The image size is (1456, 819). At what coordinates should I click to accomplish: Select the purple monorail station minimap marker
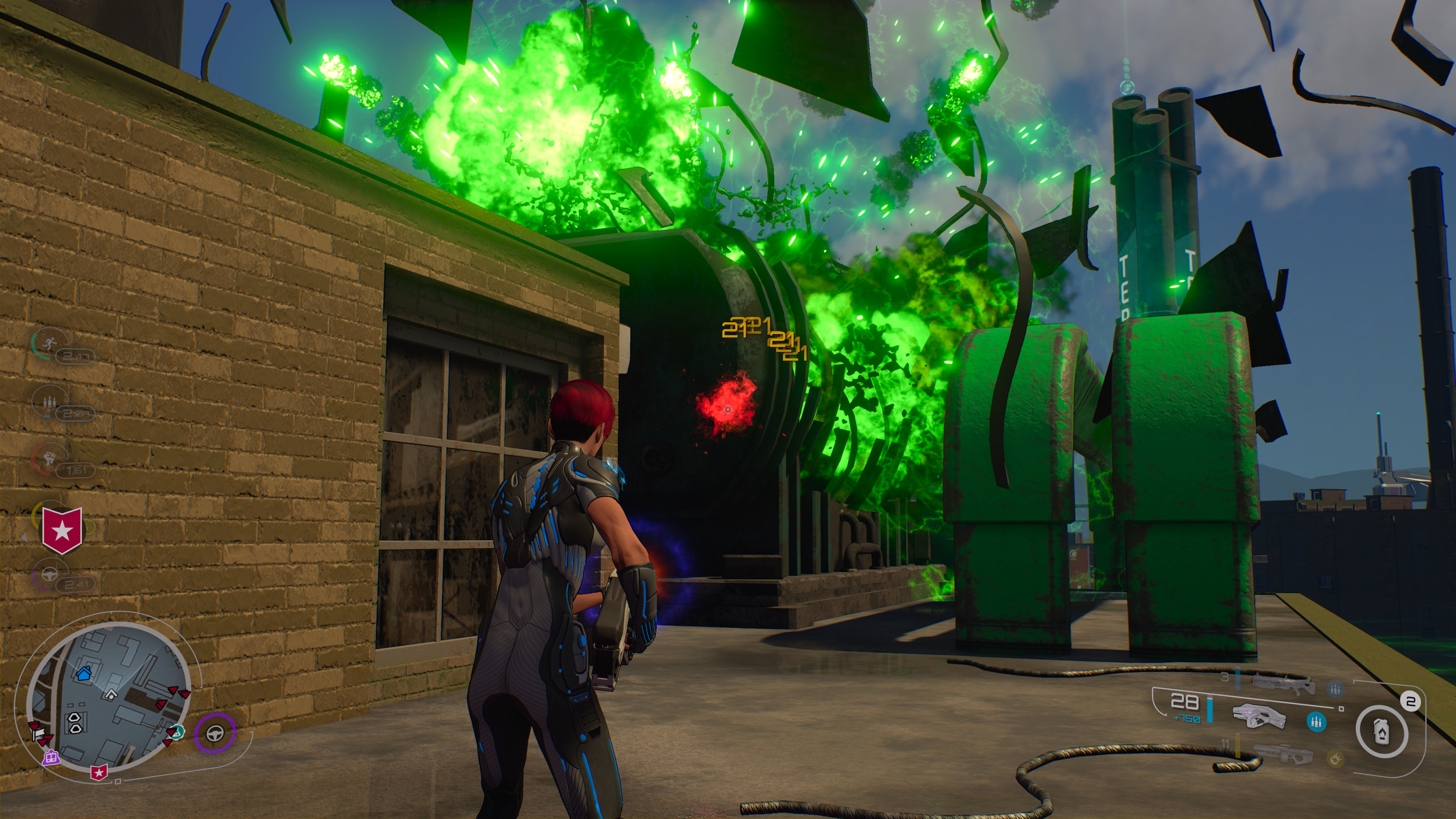52,756
